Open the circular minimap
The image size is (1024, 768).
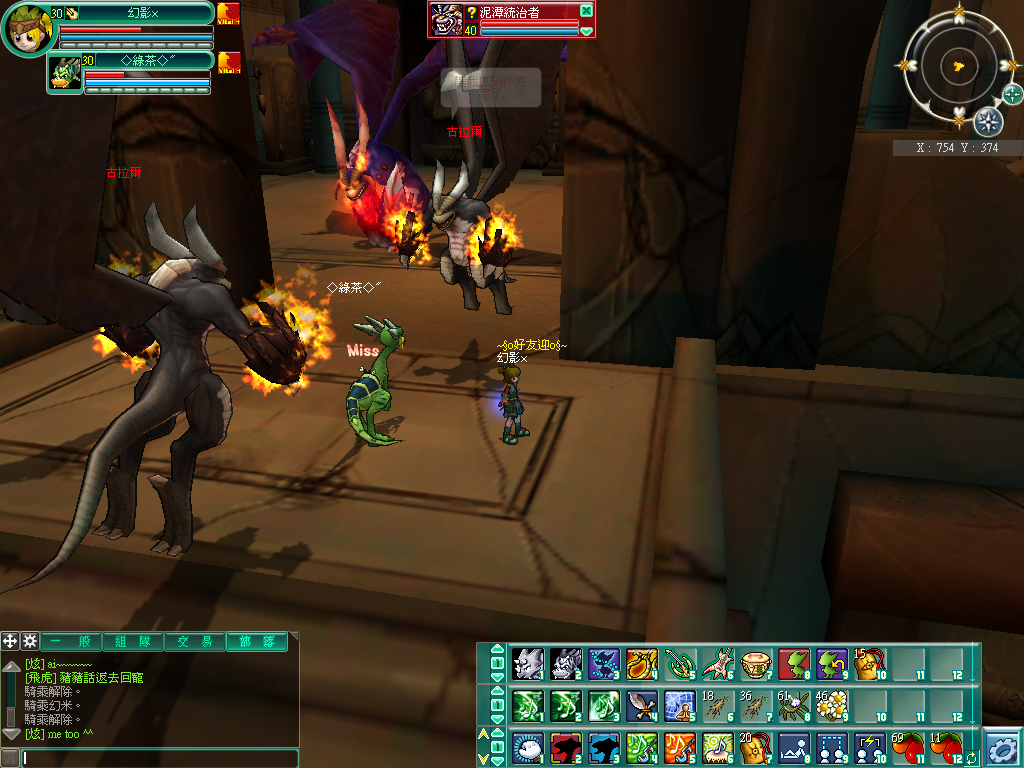click(958, 66)
